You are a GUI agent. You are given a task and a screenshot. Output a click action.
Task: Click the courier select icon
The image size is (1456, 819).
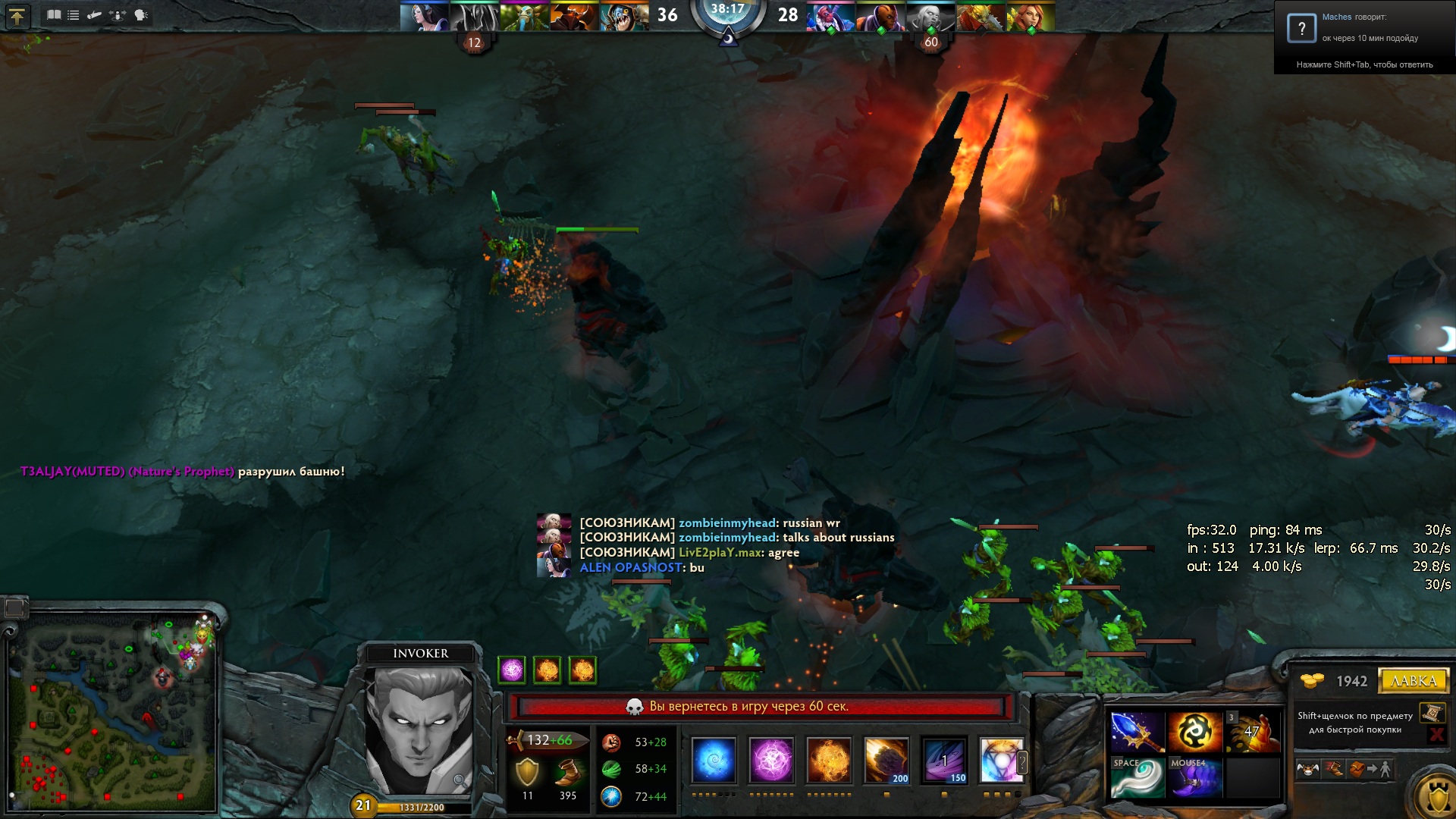pyautogui.click(x=1307, y=770)
